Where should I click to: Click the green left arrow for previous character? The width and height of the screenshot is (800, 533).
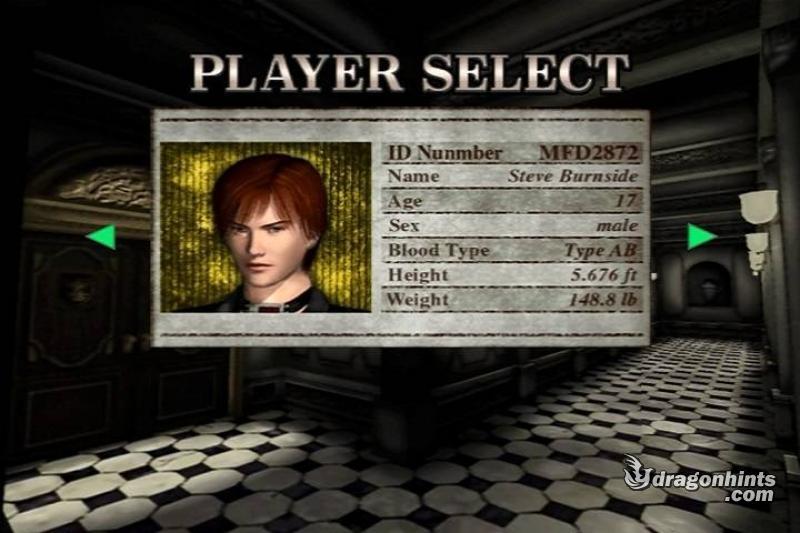point(101,237)
